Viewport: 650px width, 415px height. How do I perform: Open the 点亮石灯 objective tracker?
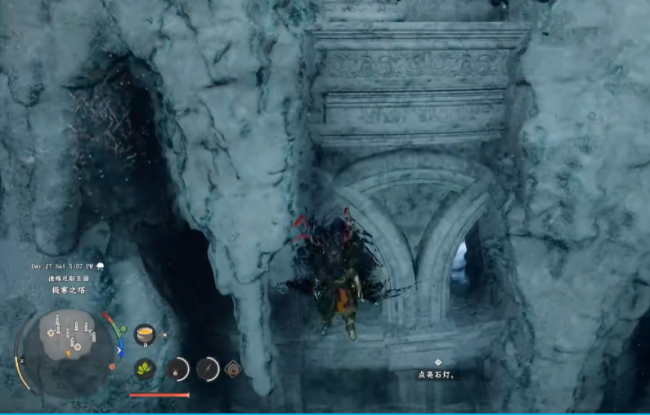438,374
